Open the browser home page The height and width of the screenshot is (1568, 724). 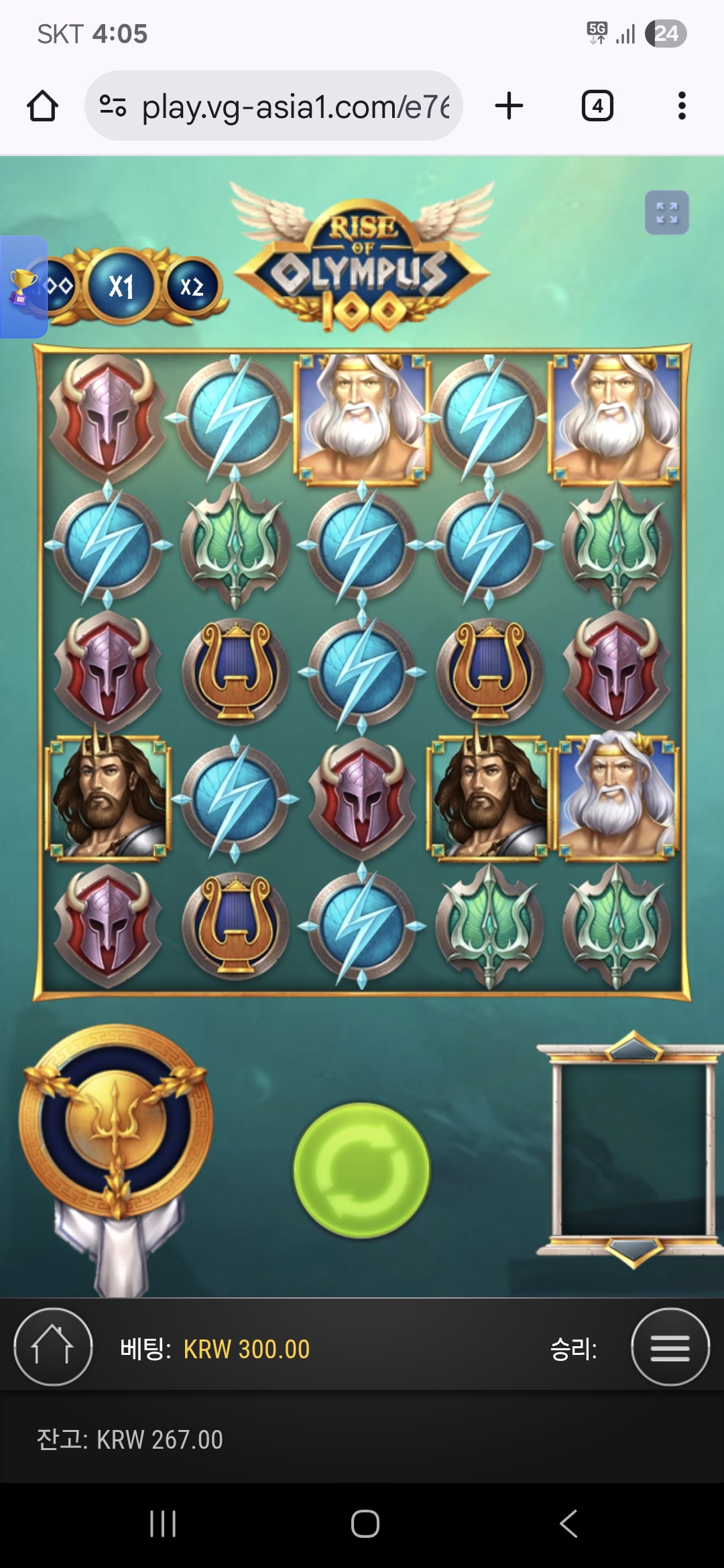tap(42, 106)
